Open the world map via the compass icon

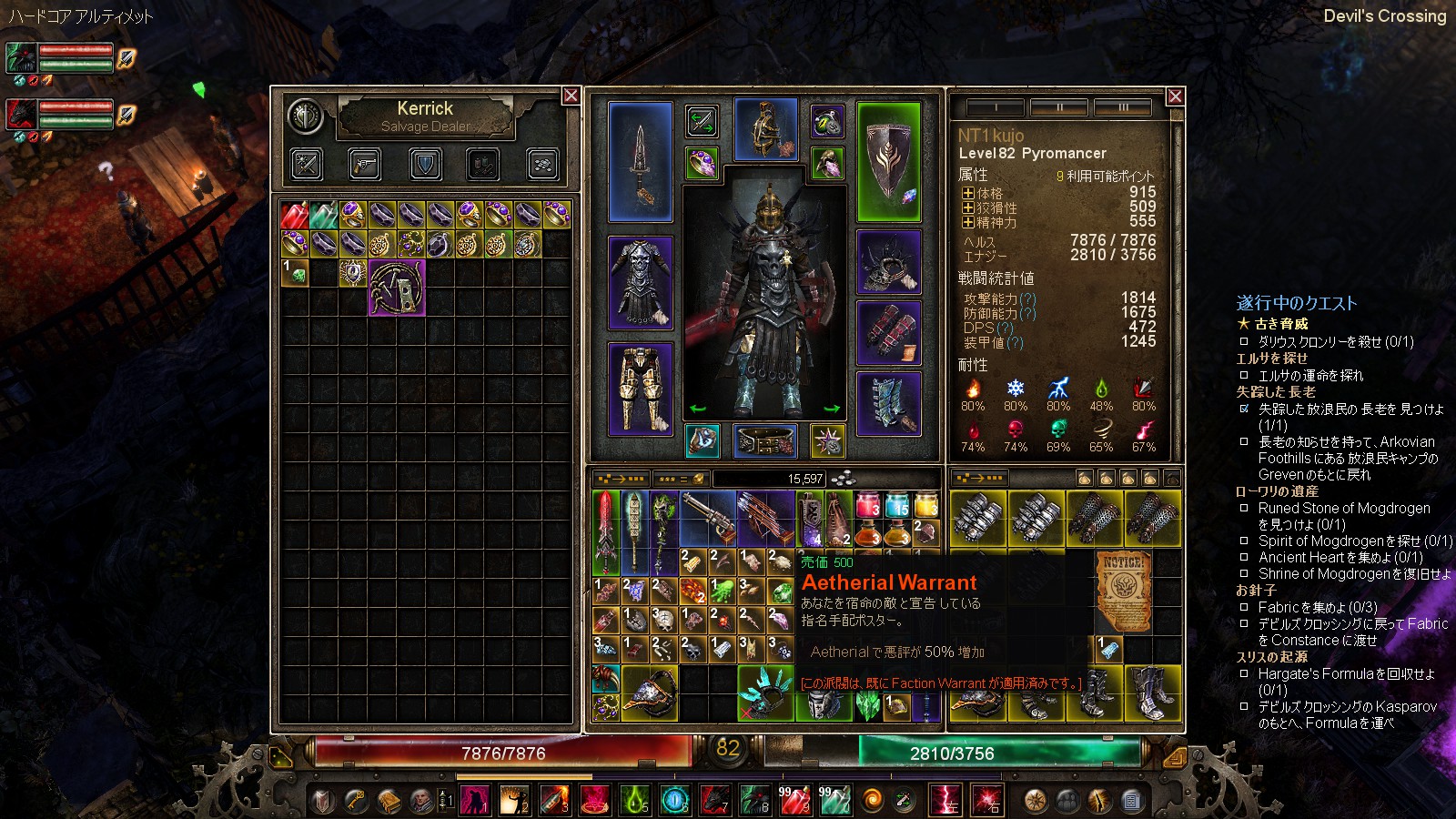click(x=1035, y=800)
